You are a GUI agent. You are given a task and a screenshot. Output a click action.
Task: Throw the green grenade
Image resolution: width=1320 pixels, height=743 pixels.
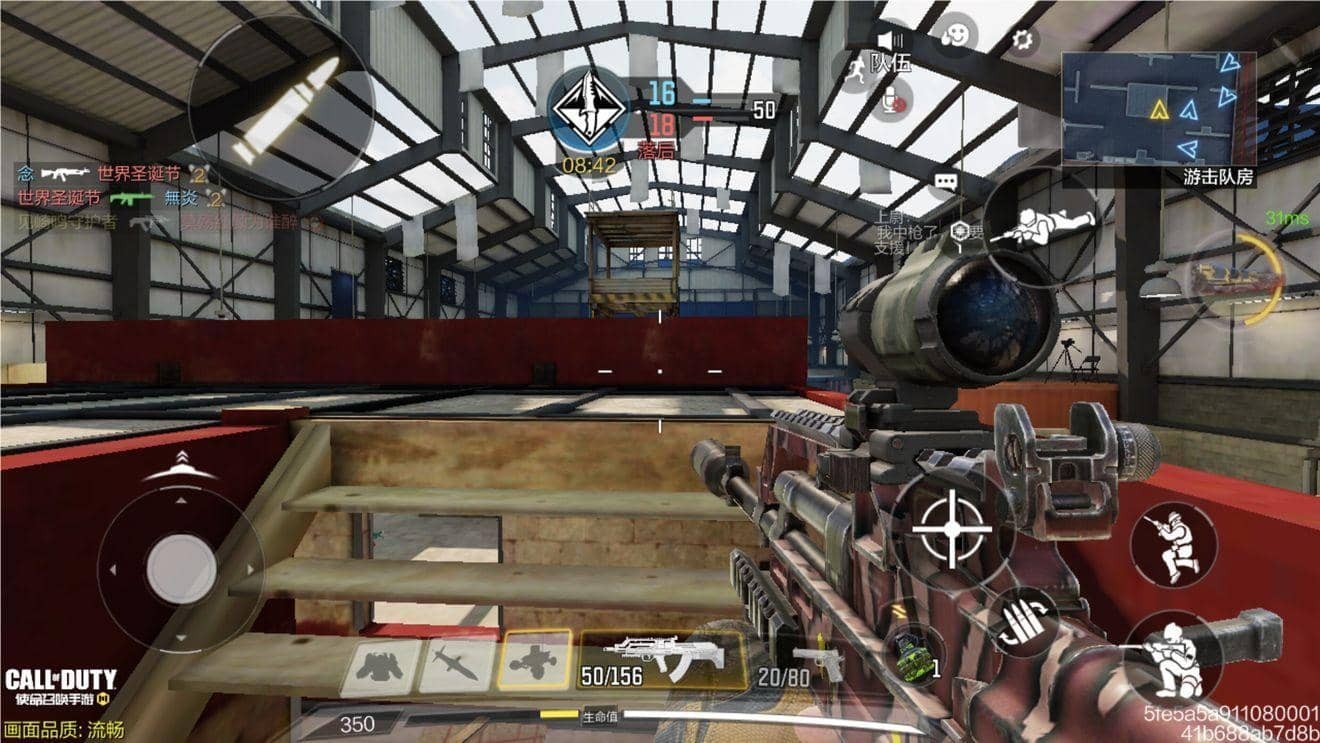point(913,657)
